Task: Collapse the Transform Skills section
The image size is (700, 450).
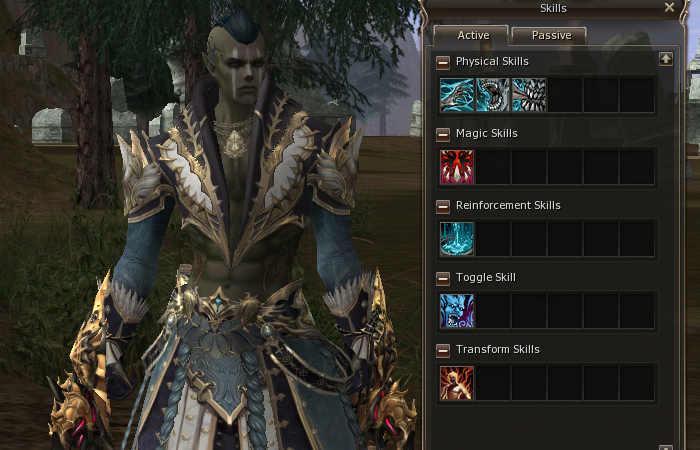Action: pyautogui.click(x=444, y=350)
